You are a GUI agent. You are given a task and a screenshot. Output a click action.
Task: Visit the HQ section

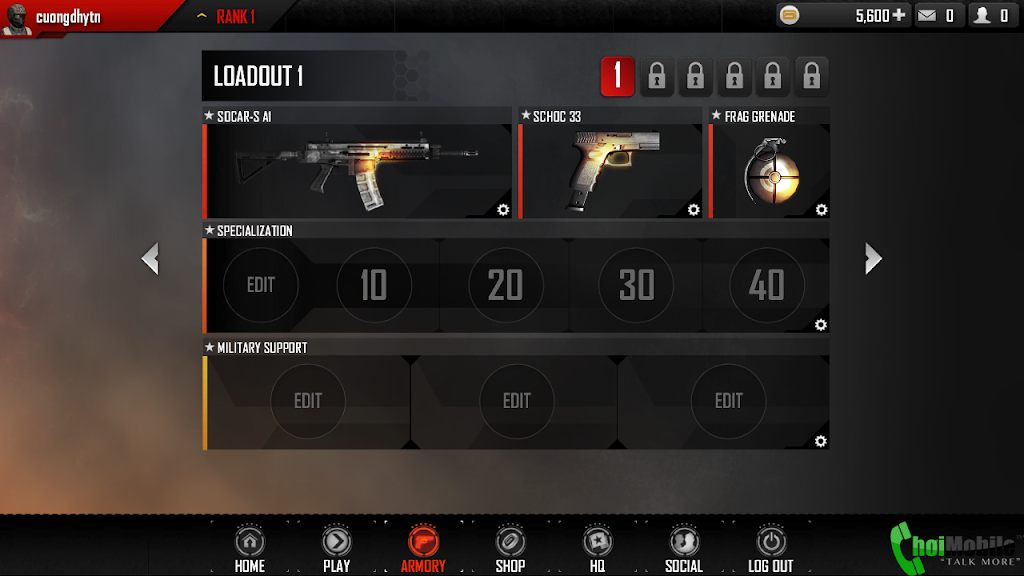(x=597, y=548)
